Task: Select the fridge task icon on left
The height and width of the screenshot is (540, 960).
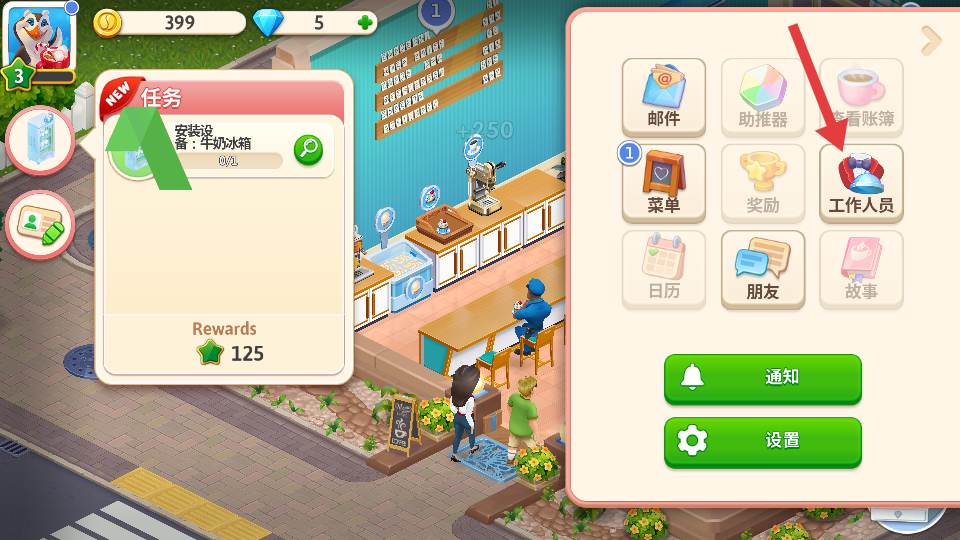Action: click(41, 141)
